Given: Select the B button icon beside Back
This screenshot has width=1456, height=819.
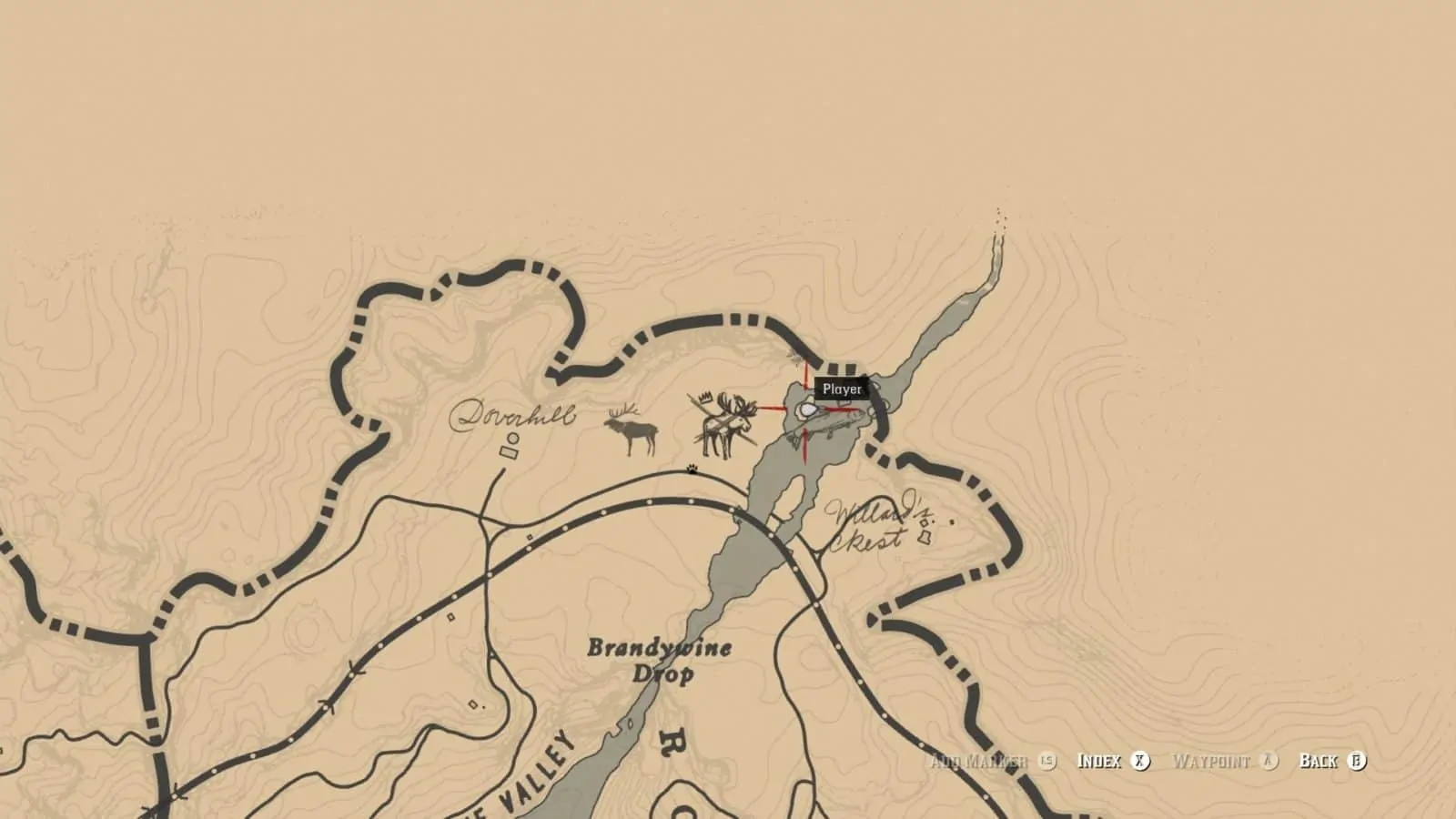Looking at the screenshot, I should coord(1356,763).
